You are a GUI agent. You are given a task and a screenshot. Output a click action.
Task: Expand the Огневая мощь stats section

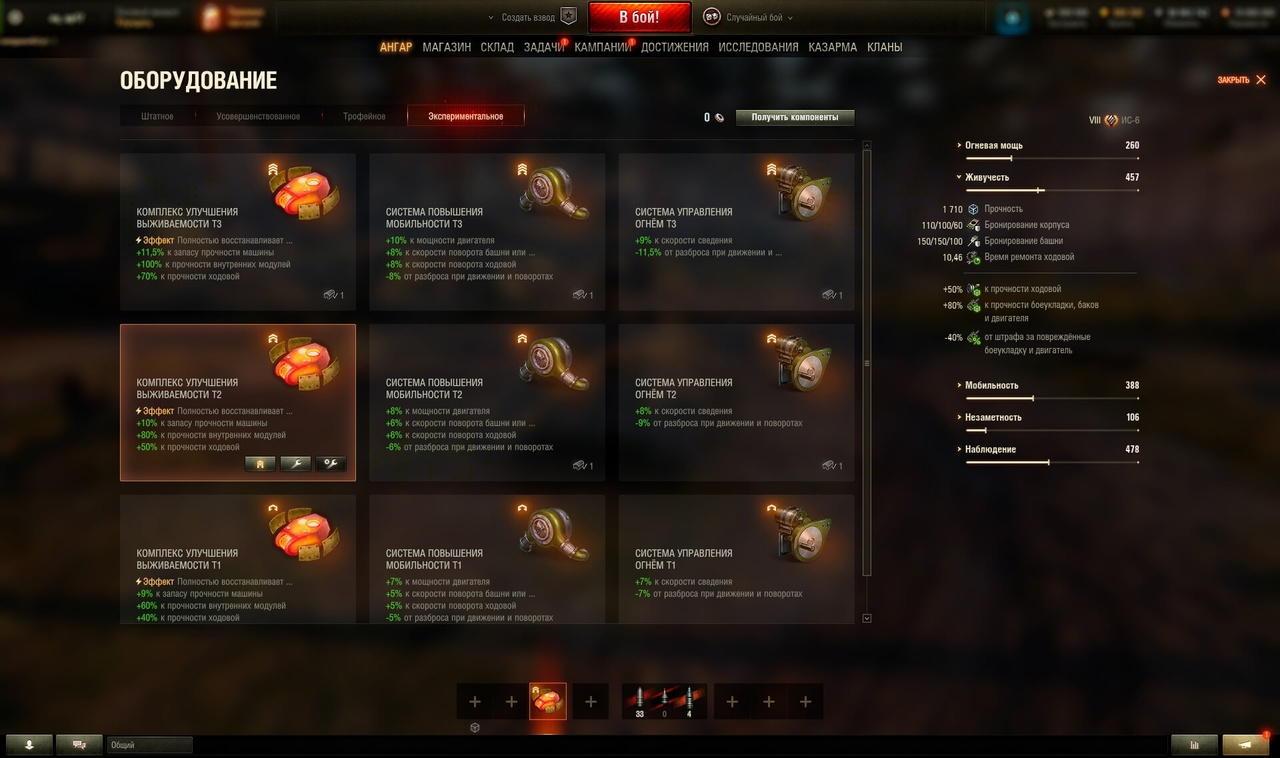tap(994, 146)
